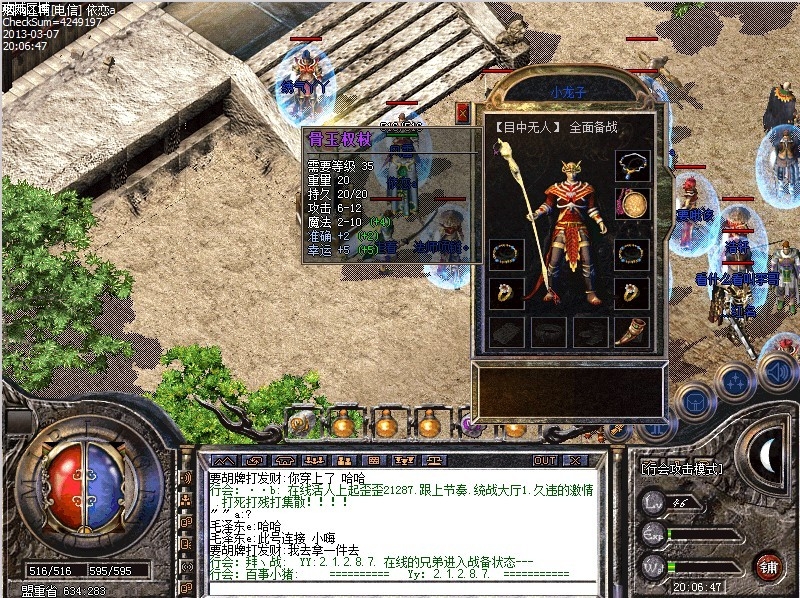Choose the left ring slot
This screenshot has width=800, height=598.
506,293
